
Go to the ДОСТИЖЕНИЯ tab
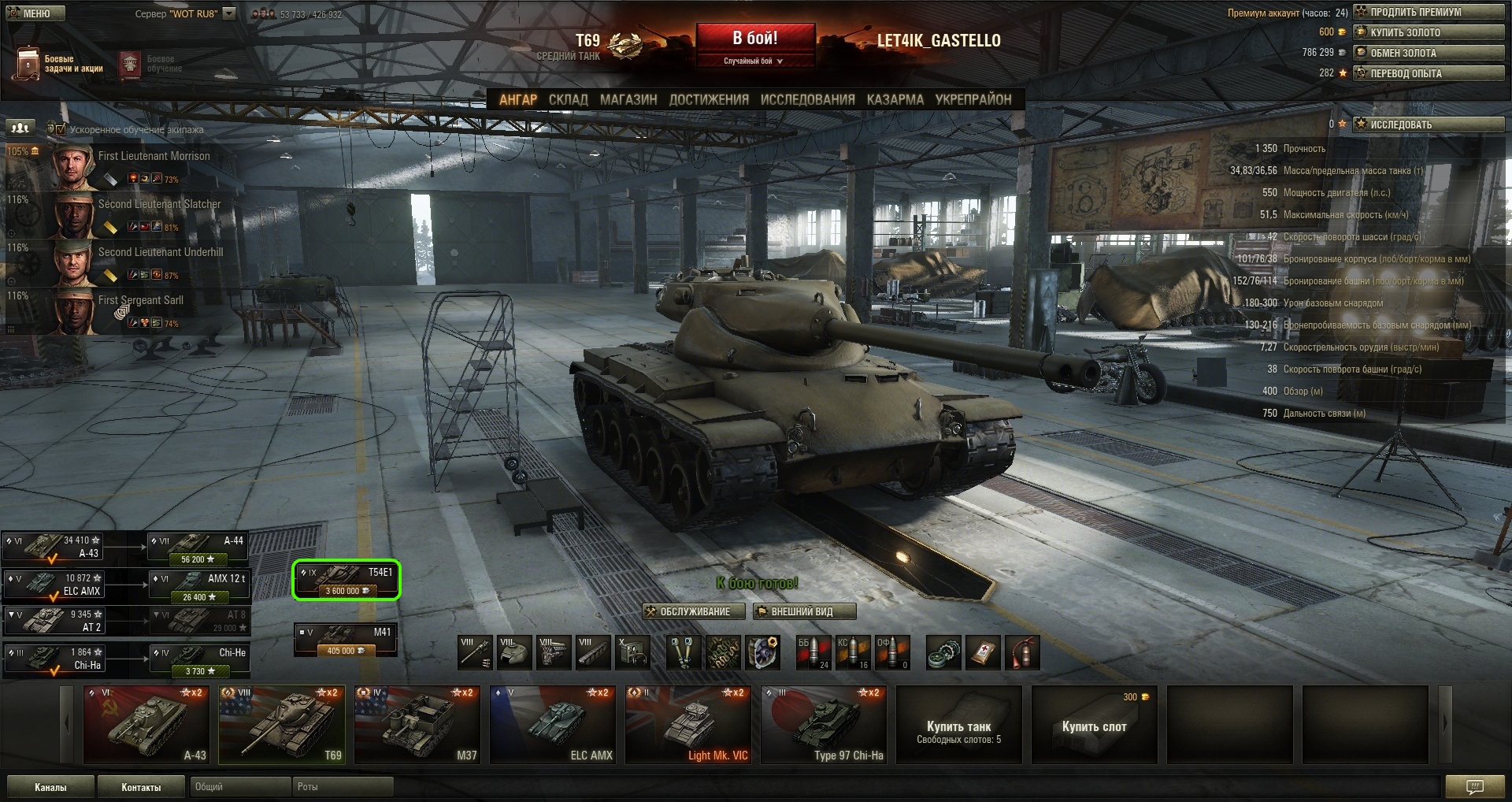click(x=709, y=99)
